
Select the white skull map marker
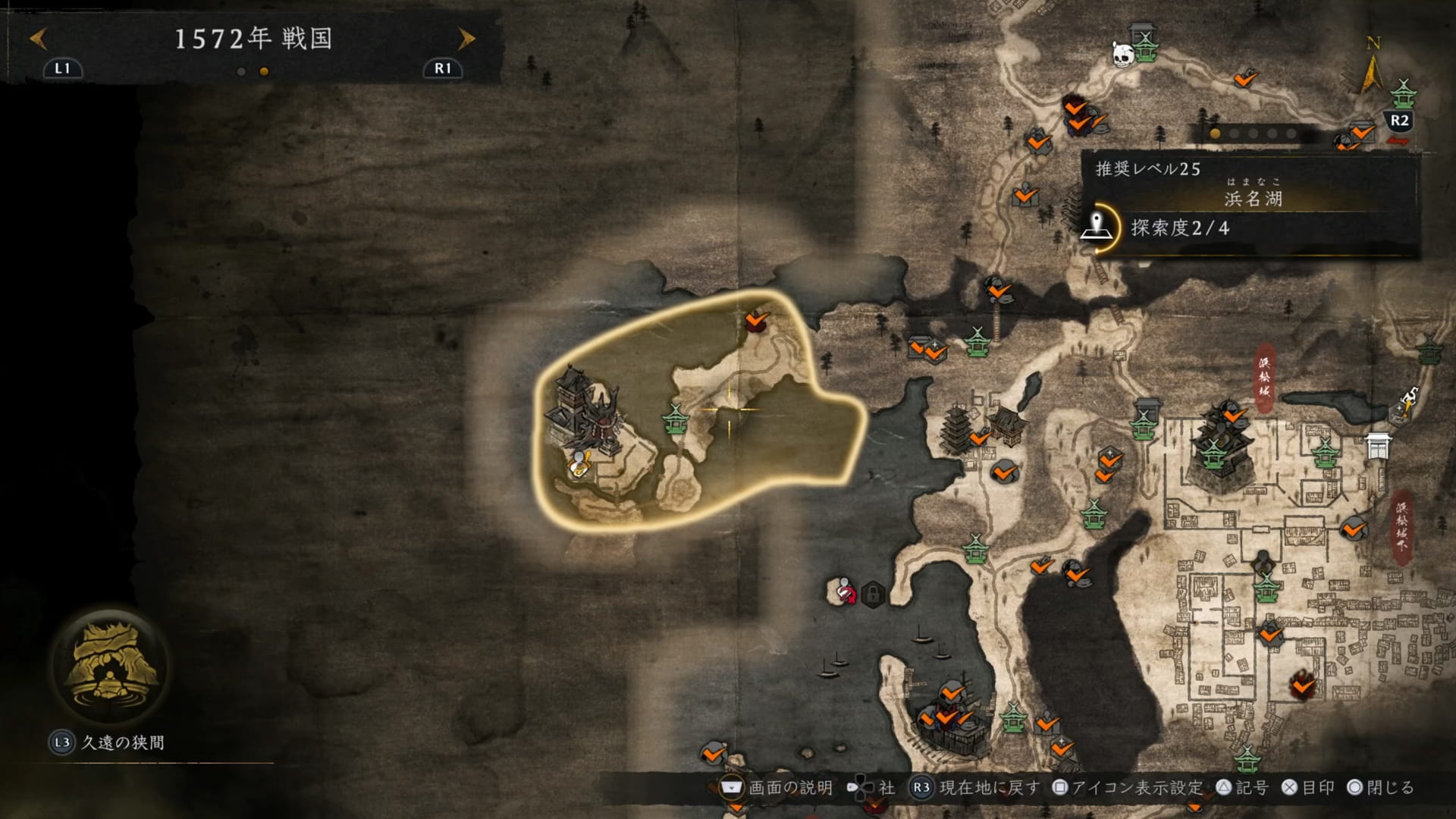[1122, 54]
